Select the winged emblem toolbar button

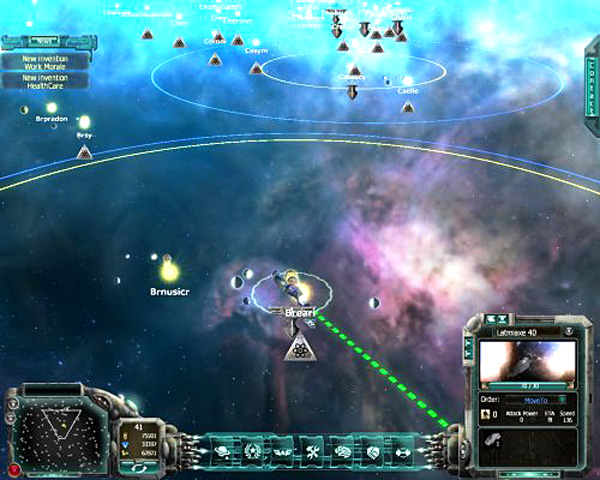[282, 450]
